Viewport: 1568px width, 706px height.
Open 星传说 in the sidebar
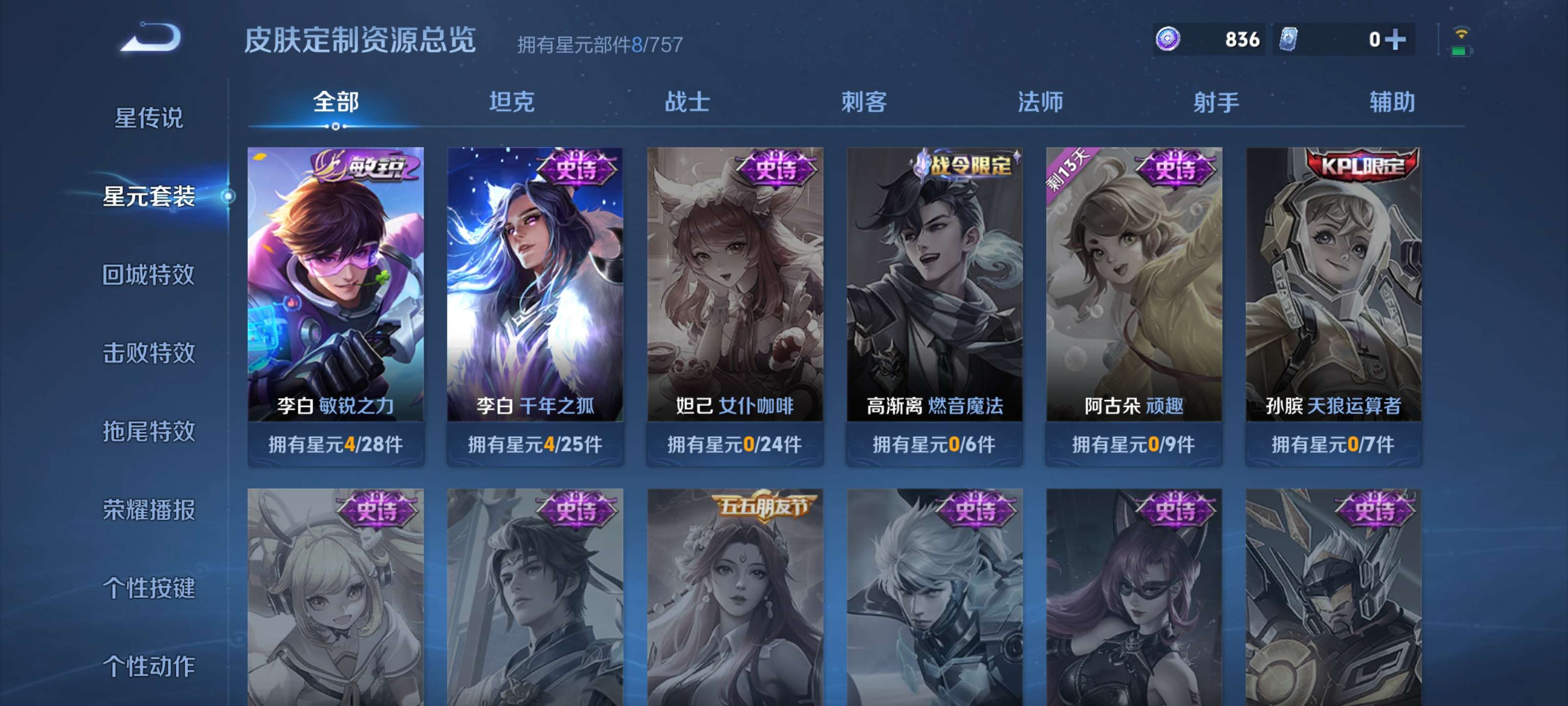coord(147,120)
